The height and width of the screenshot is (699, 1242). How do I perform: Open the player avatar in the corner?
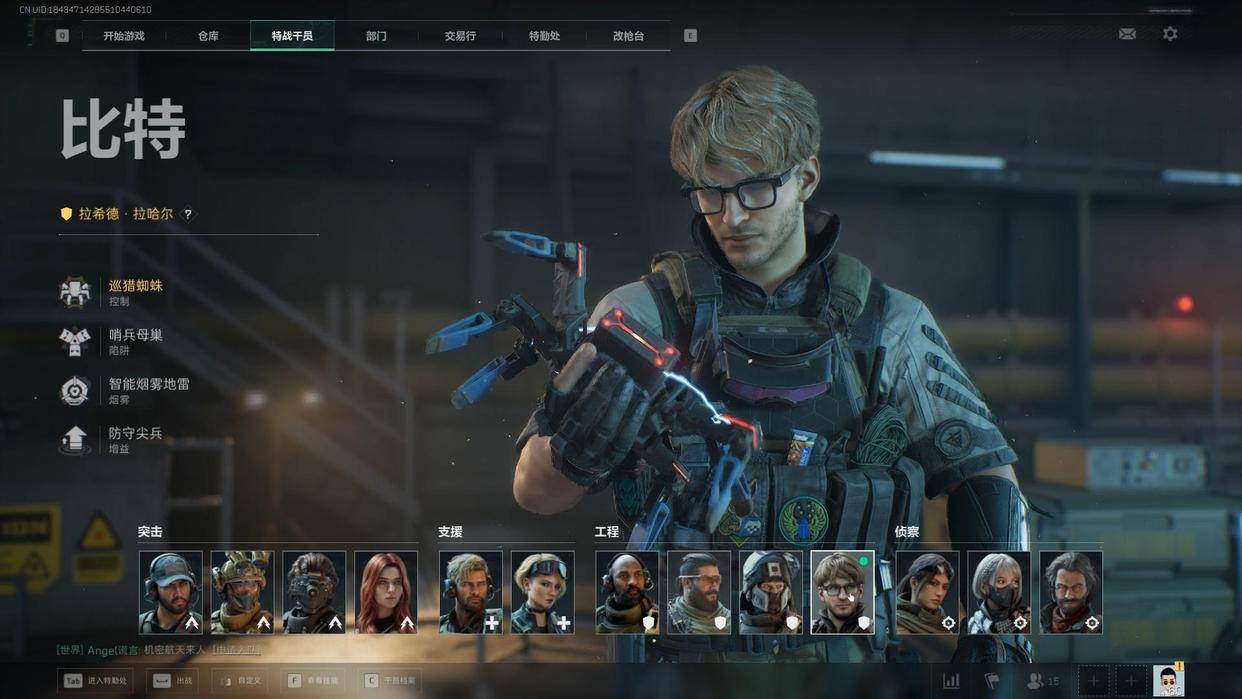(x=1168, y=681)
